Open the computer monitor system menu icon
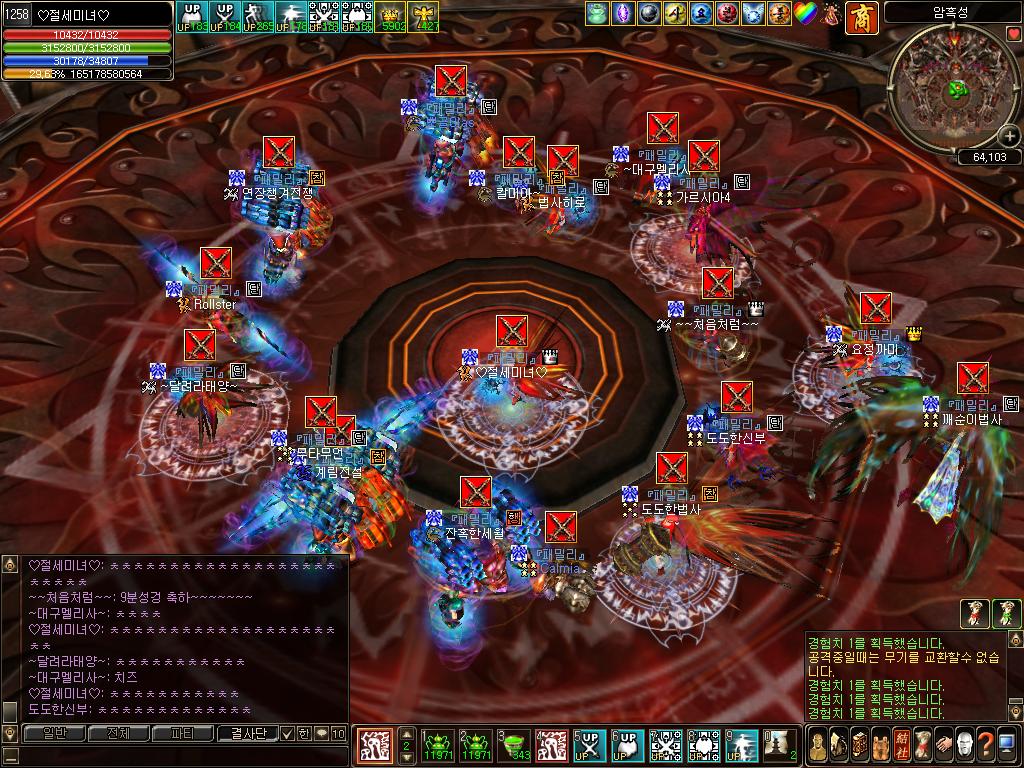This screenshot has width=1024, height=768. tap(1008, 745)
